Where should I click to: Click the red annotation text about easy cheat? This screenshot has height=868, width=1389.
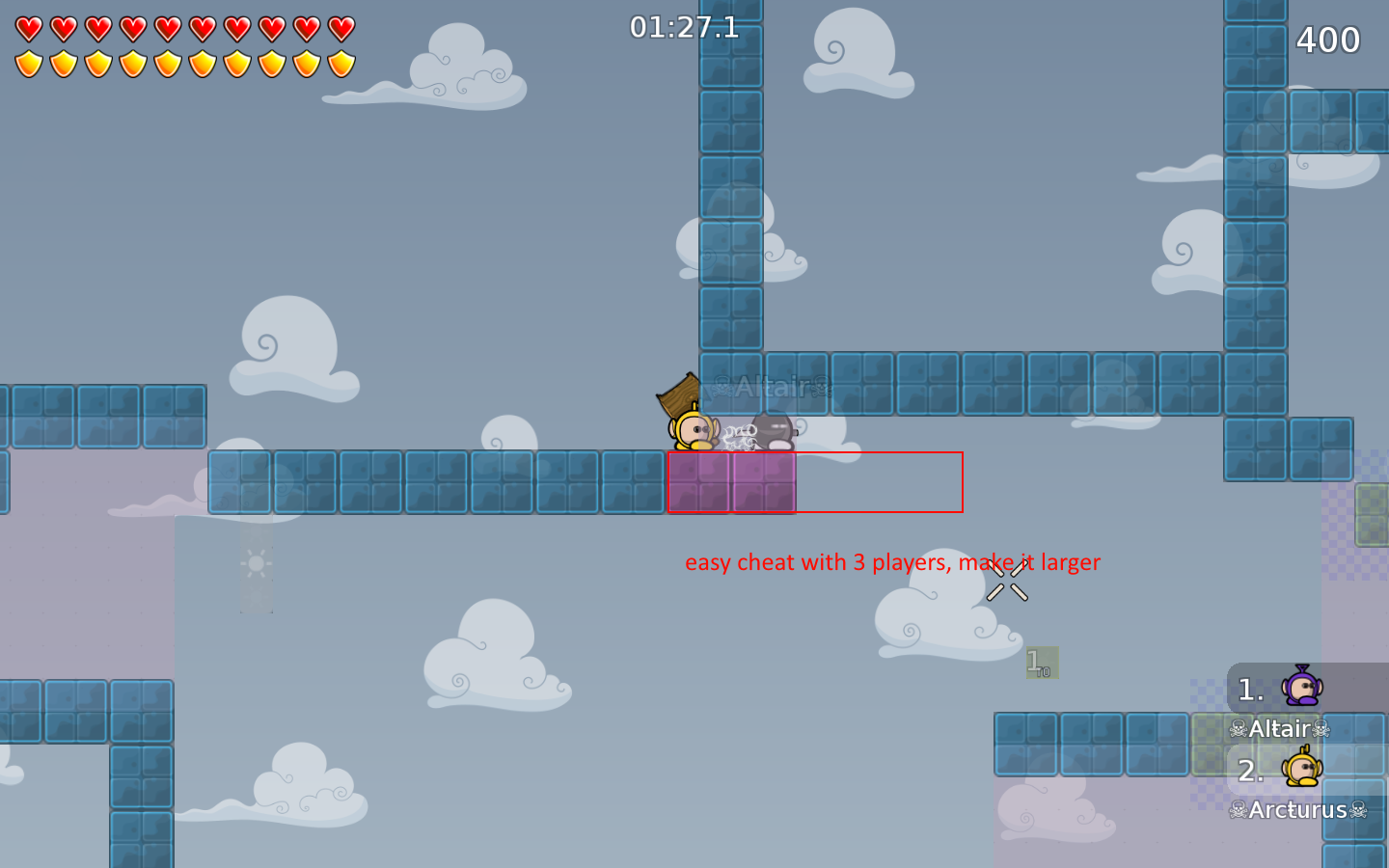click(x=892, y=562)
